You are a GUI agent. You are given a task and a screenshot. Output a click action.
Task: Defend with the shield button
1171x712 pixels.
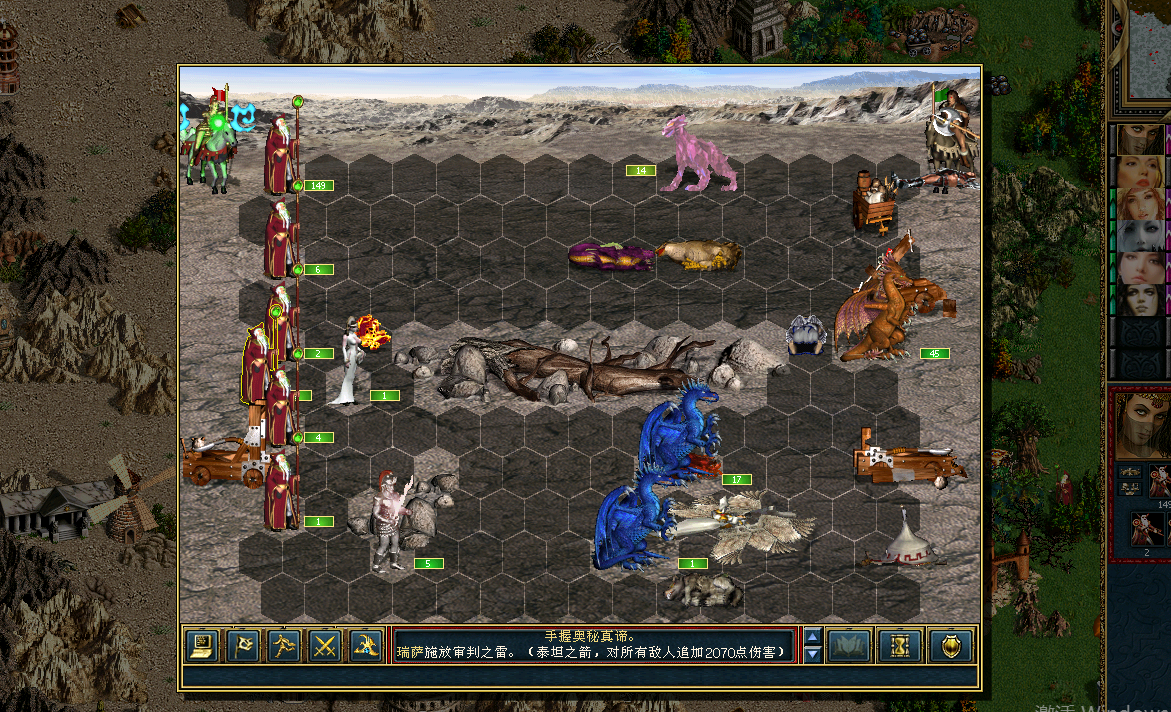coord(950,646)
